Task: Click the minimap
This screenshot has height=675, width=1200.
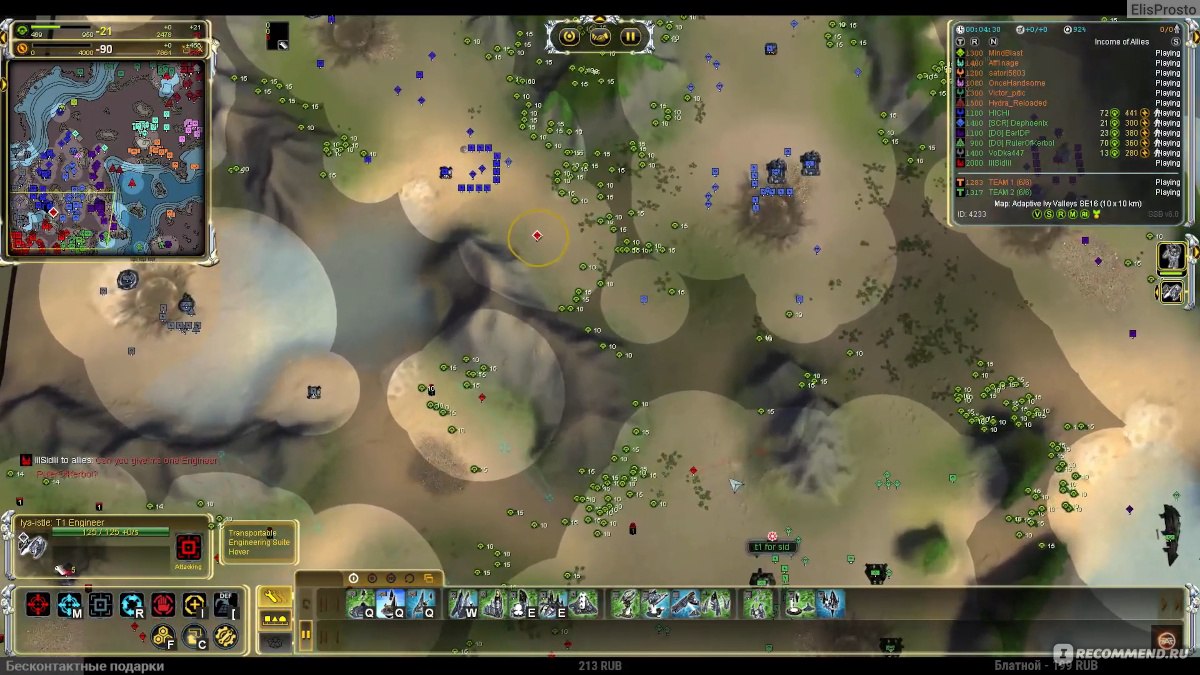Action: pyautogui.click(x=106, y=158)
